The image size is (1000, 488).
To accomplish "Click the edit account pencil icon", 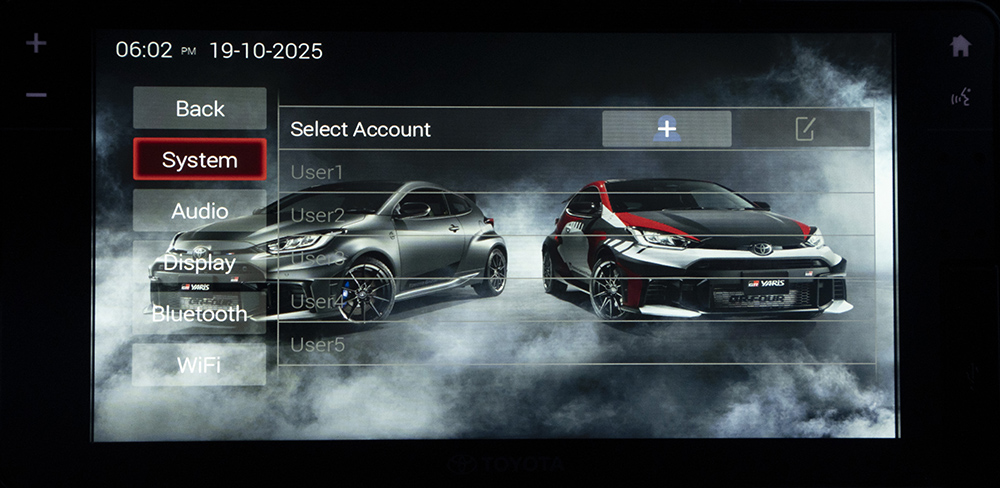I will 804,129.
